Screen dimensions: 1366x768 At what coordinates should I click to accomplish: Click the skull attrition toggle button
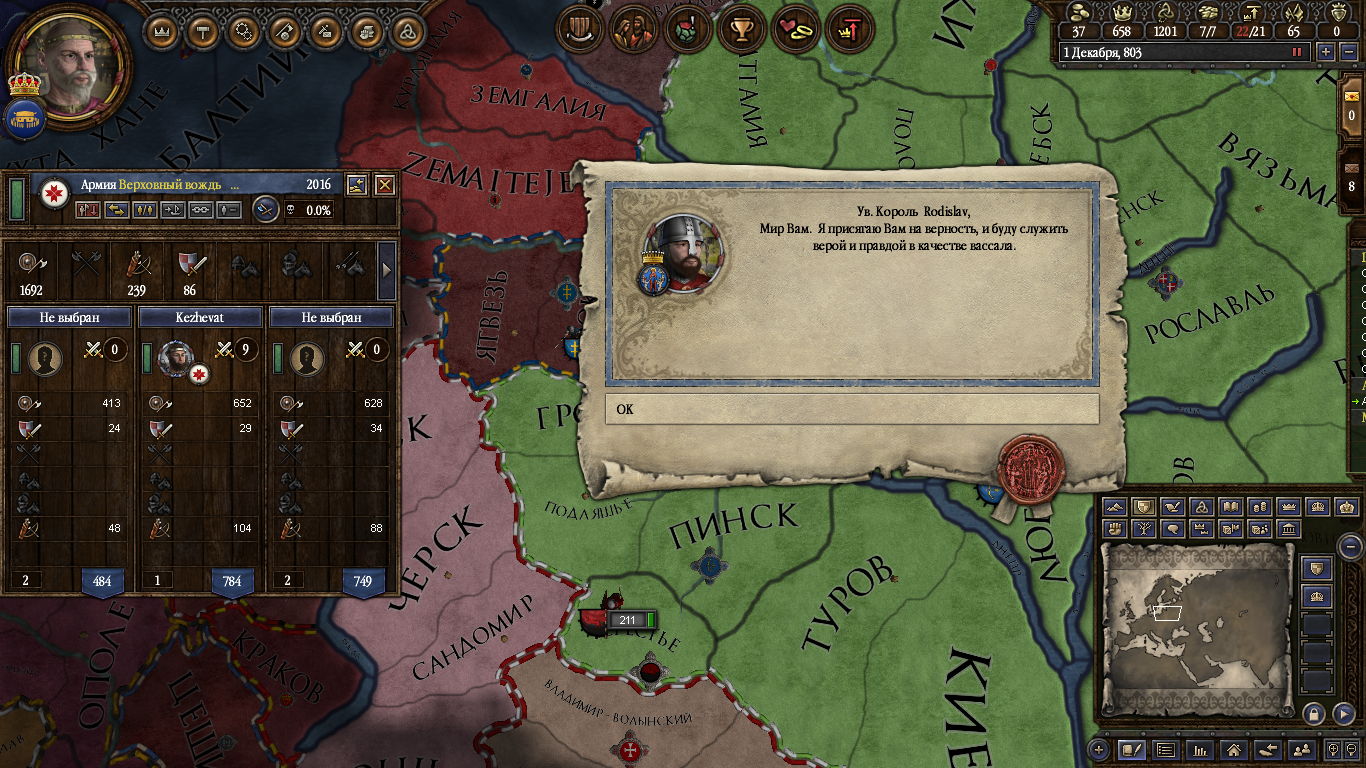point(289,210)
